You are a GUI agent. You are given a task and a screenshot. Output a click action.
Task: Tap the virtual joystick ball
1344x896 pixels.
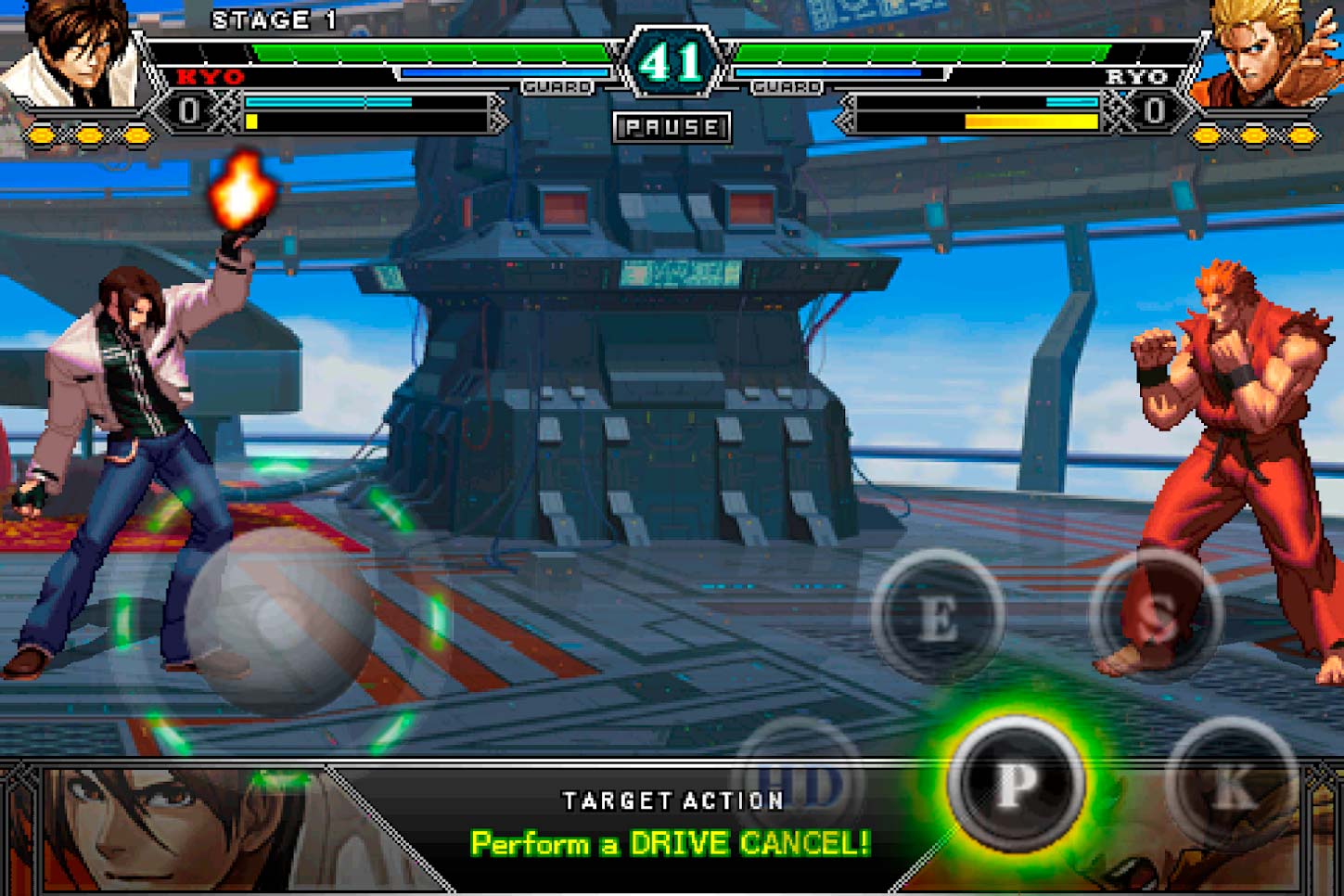pyautogui.click(x=279, y=621)
